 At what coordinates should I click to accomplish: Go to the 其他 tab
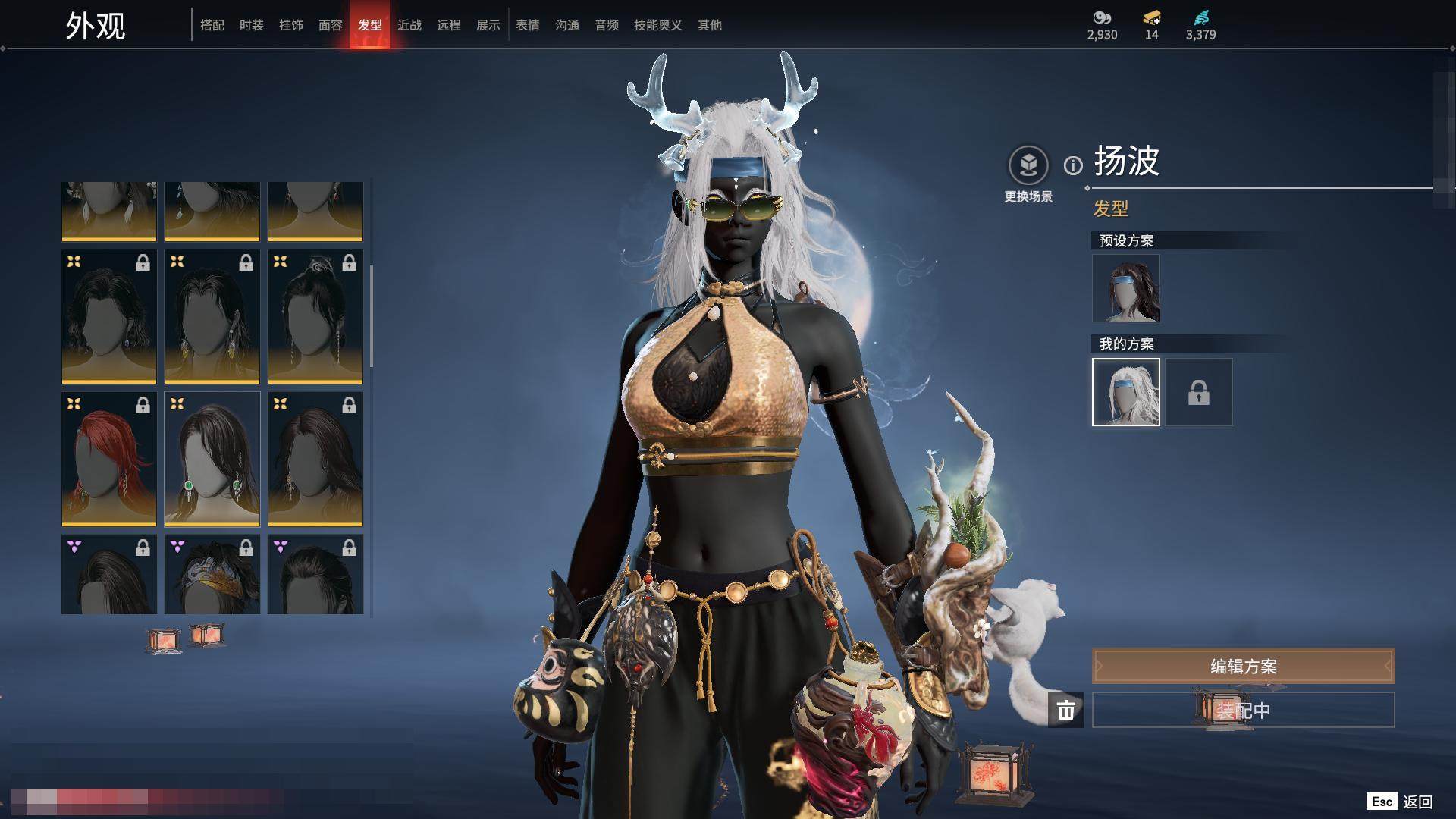coord(710,25)
